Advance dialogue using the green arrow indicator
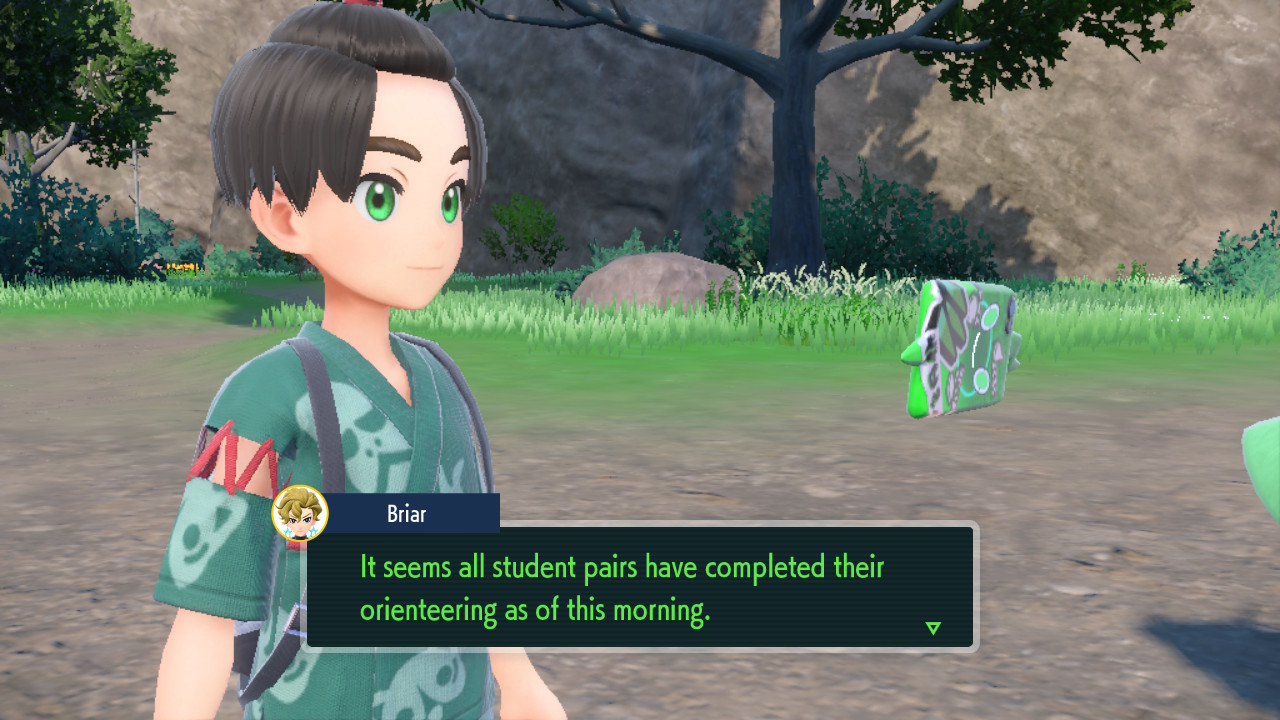Image resolution: width=1280 pixels, height=720 pixels. [933, 628]
